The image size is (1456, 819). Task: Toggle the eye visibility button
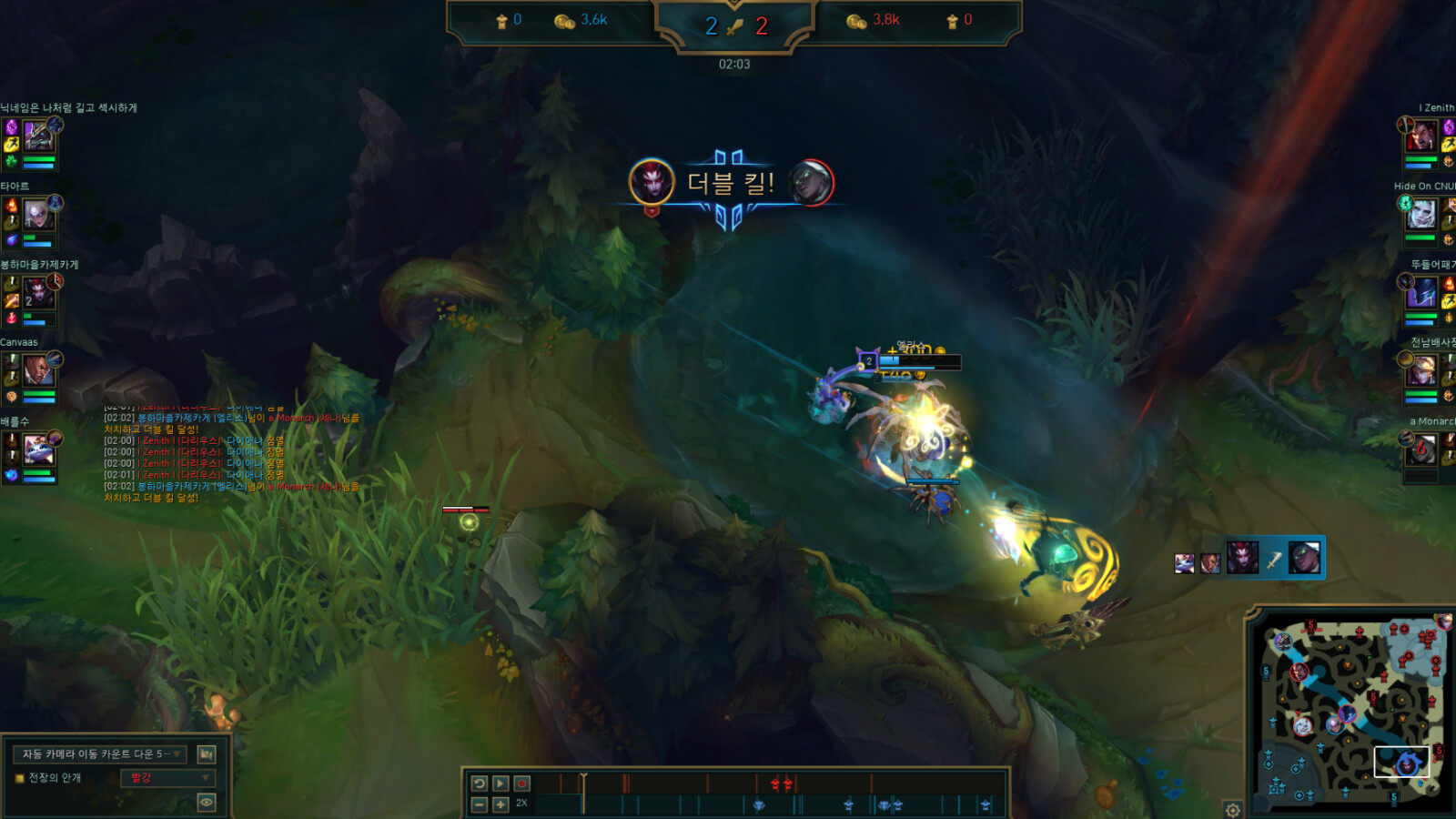tap(207, 802)
